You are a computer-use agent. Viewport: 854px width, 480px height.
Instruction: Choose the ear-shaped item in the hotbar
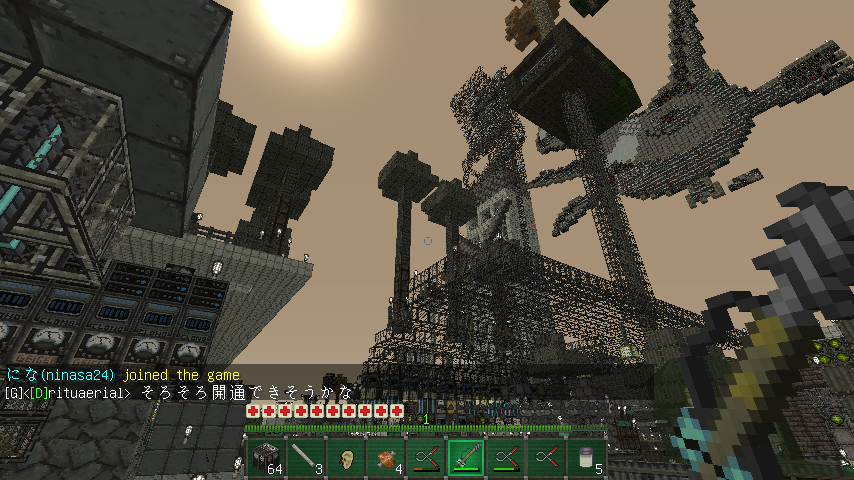point(345,459)
